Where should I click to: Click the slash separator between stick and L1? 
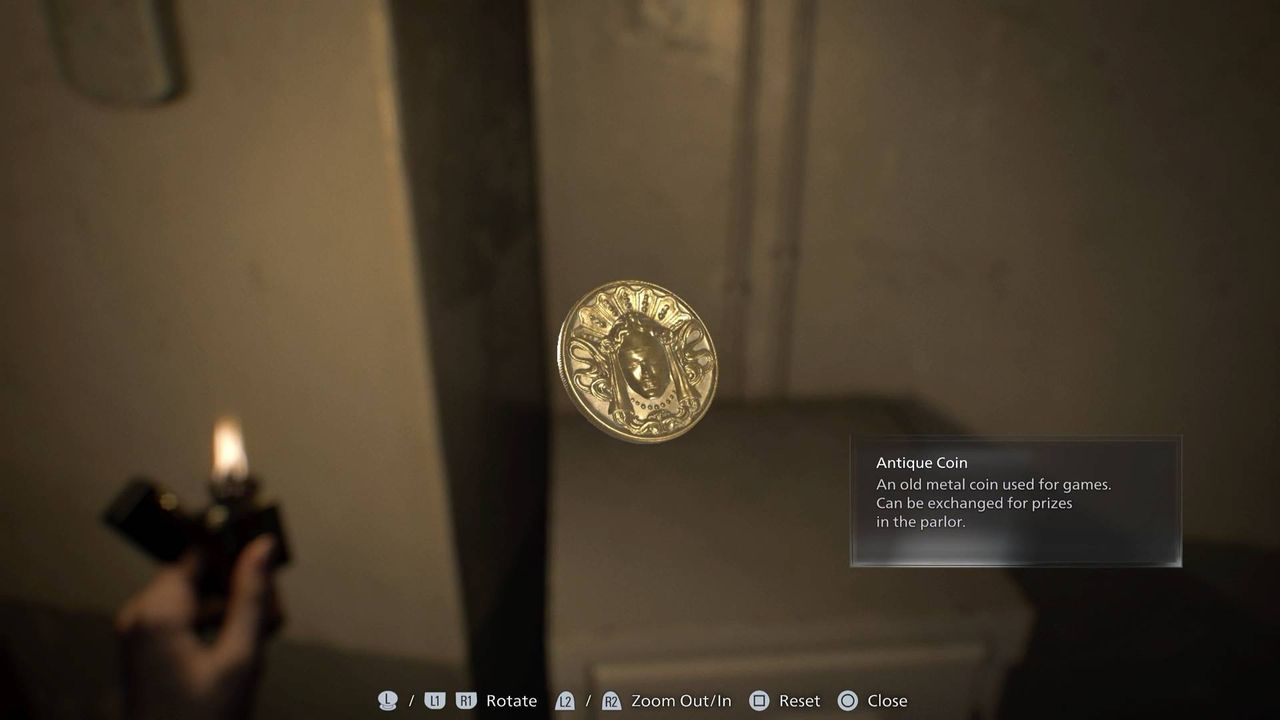click(412, 701)
